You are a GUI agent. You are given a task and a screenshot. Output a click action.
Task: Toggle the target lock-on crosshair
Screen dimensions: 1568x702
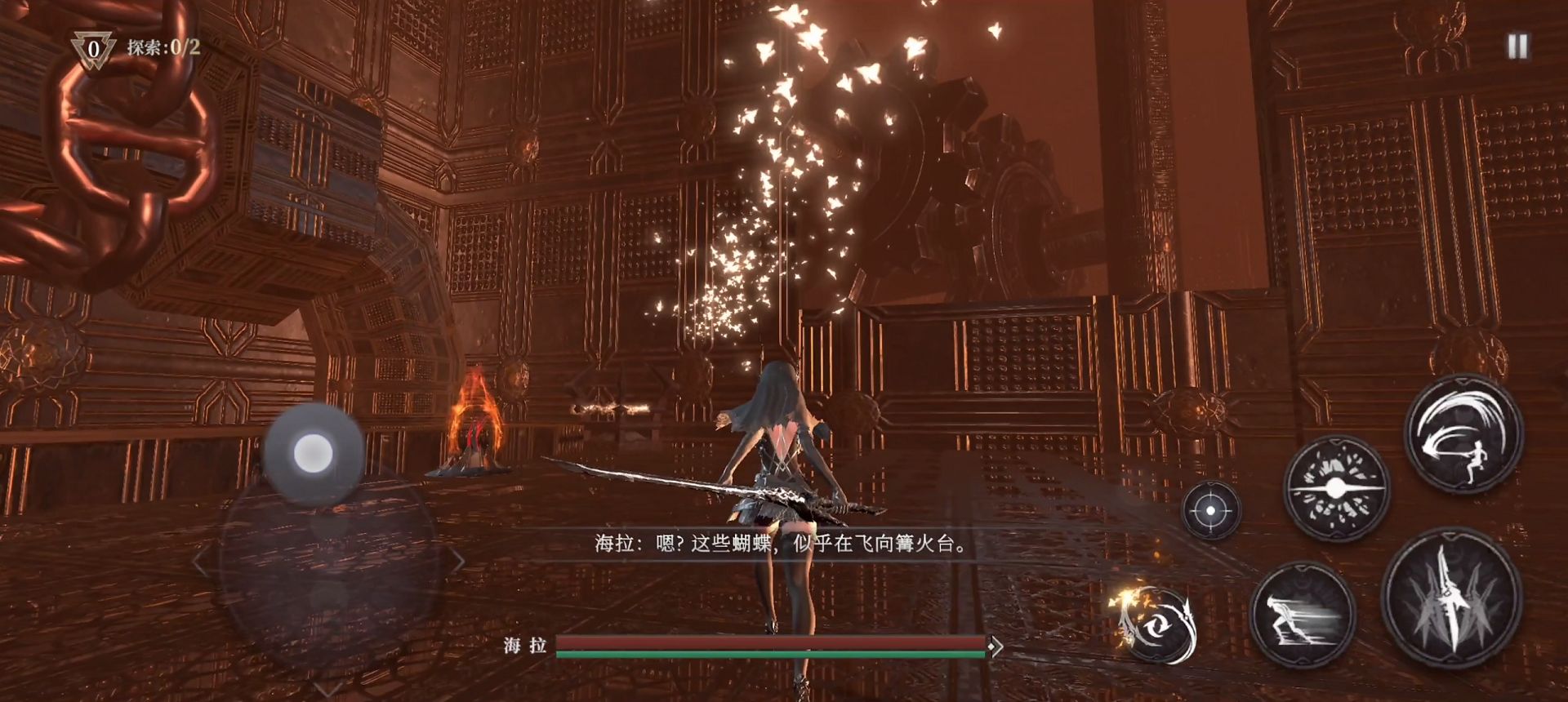tap(1211, 510)
